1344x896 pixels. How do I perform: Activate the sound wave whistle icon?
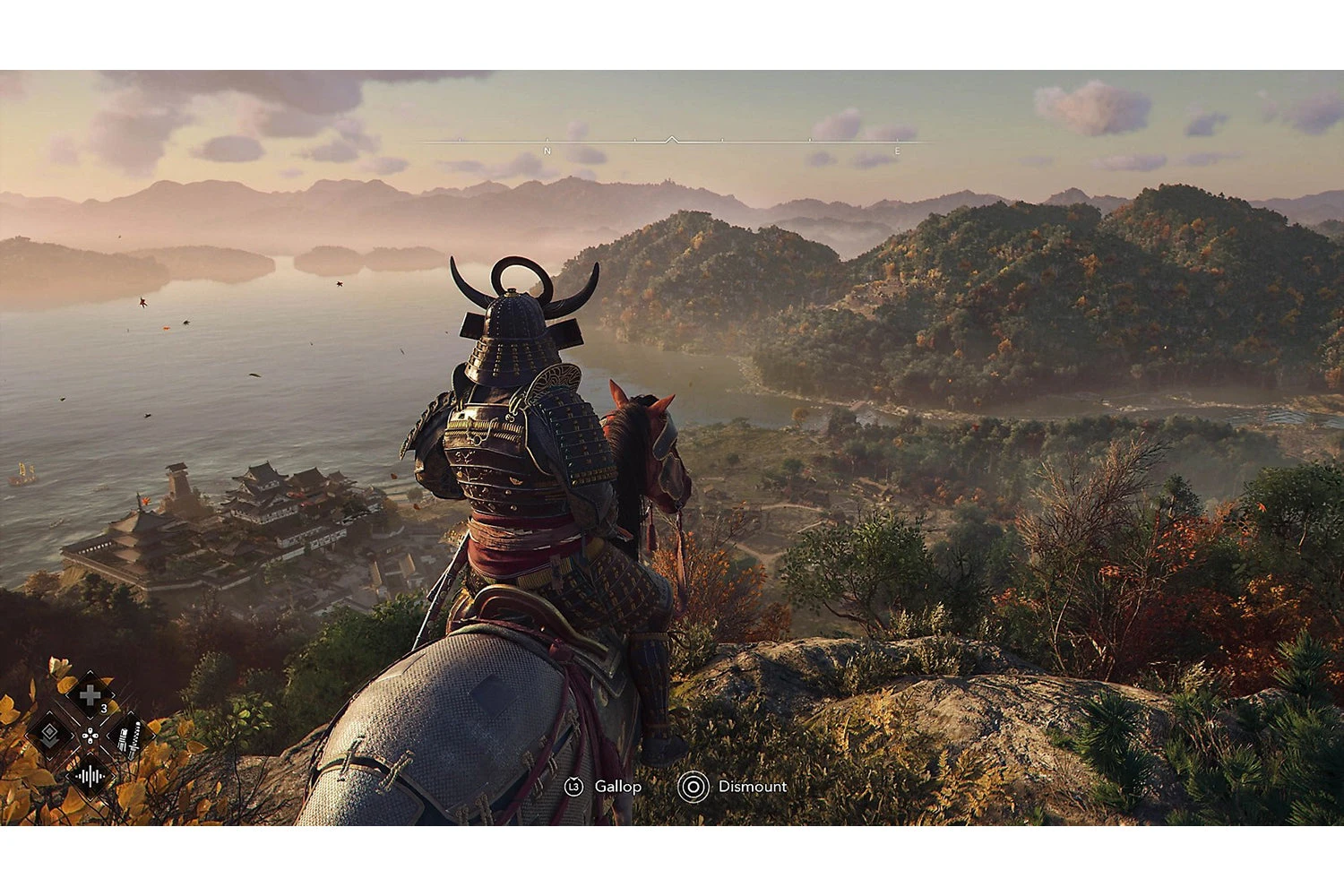point(90,776)
